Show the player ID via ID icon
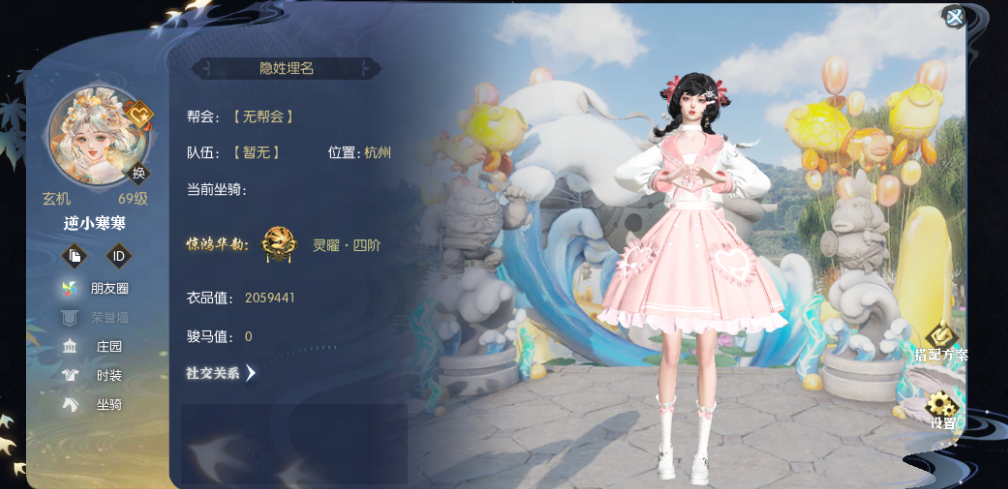The height and width of the screenshot is (489, 1008). (x=119, y=256)
